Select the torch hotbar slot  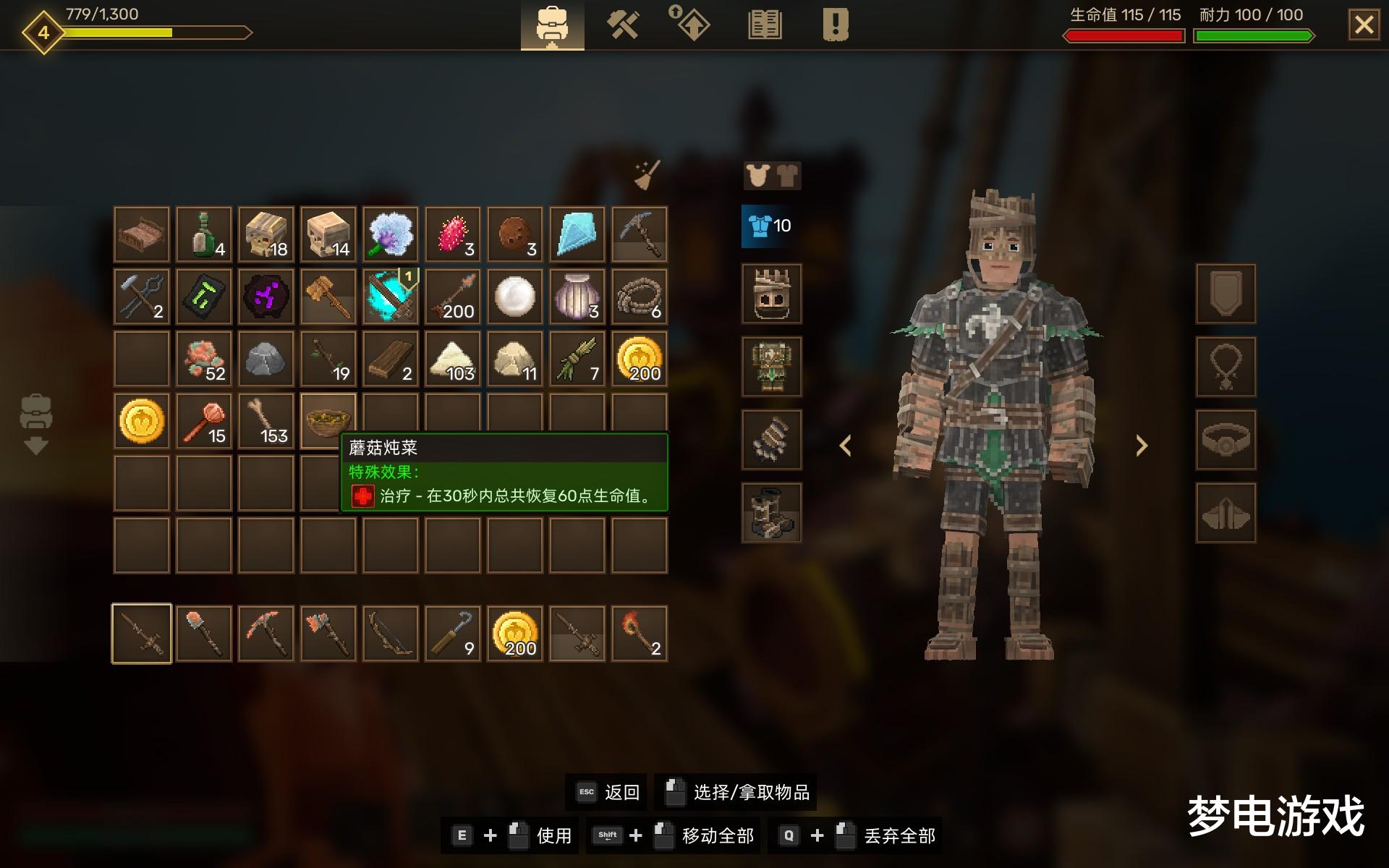[x=640, y=634]
